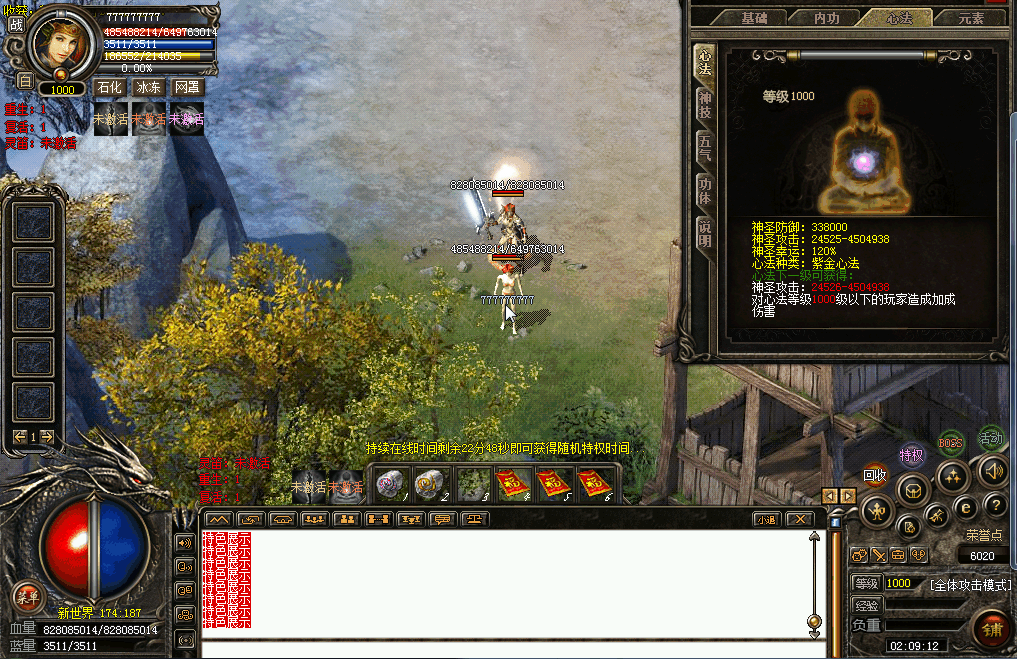
Task: Toggle the sound speaker button
Action: pyautogui.click(x=991, y=470)
